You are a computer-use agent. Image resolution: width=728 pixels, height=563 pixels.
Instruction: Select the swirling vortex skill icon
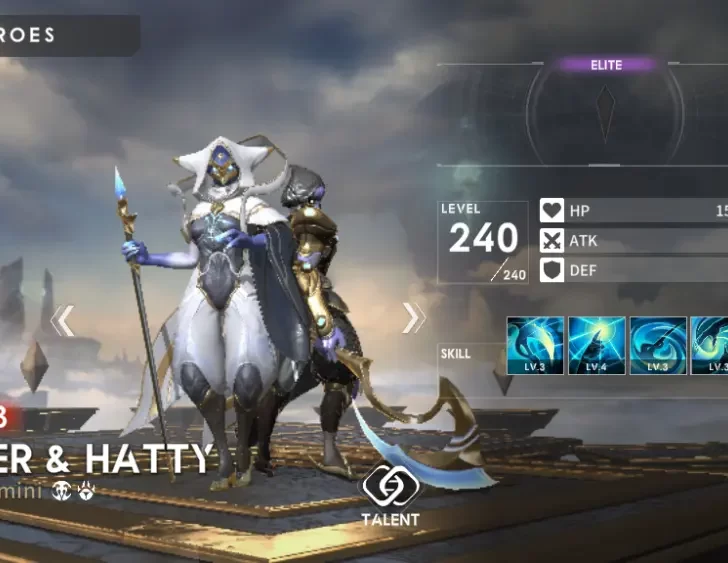click(658, 346)
